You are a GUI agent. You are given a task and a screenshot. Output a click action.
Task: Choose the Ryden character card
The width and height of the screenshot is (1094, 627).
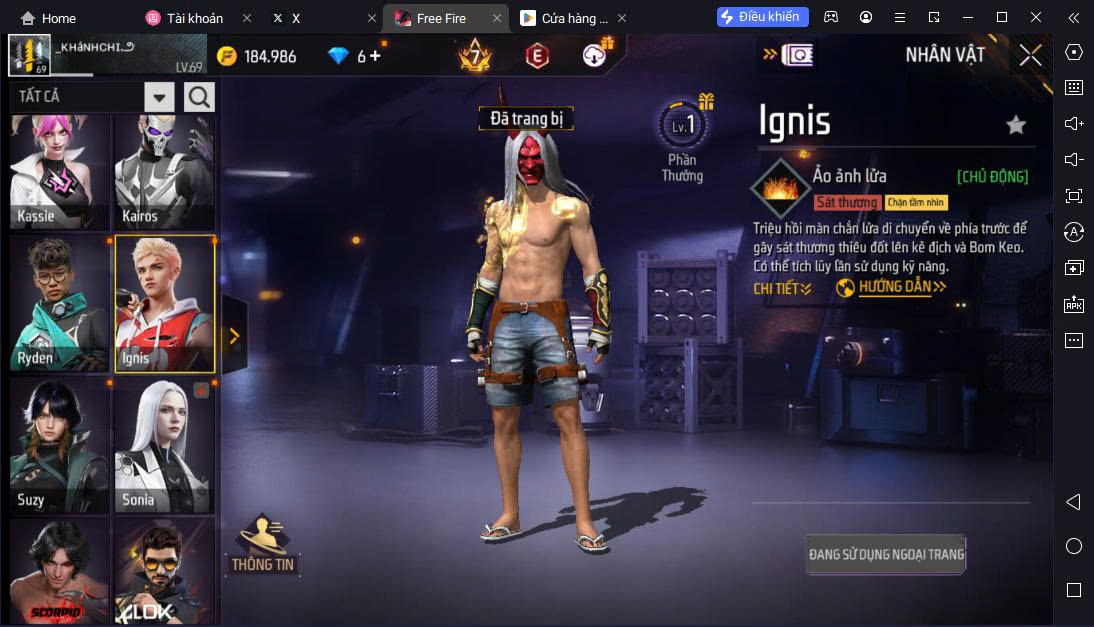click(59, 304)
